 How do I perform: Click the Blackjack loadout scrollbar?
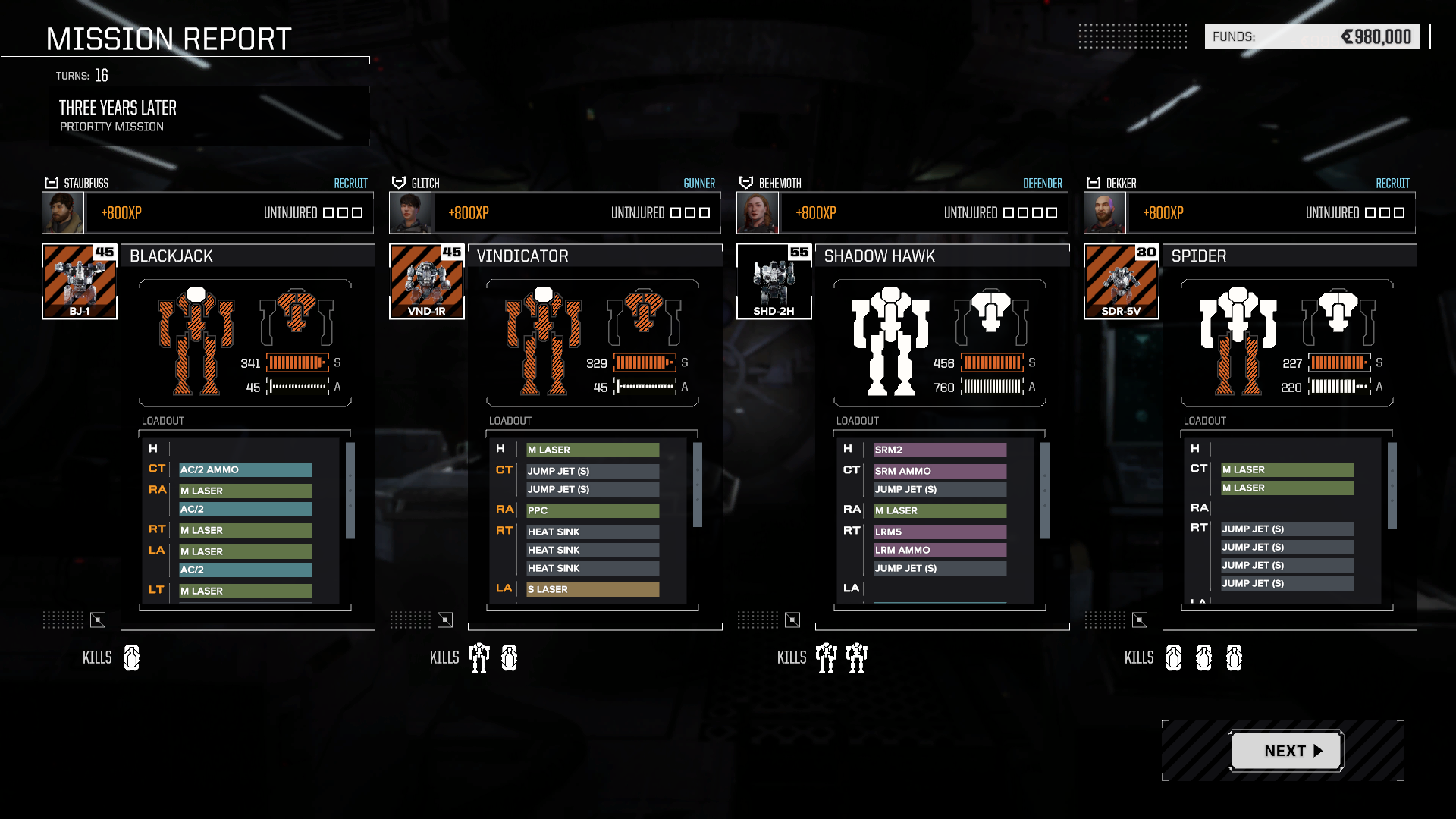pos(350,490)
